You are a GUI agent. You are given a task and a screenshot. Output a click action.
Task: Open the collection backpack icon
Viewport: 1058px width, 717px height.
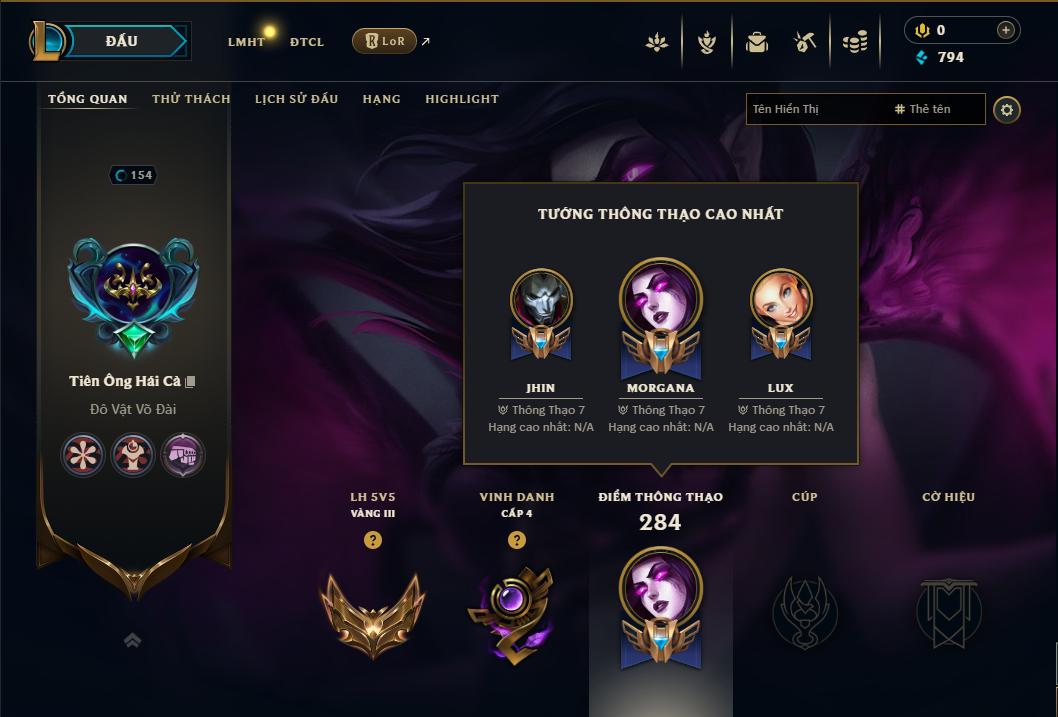tap(757, 42)
